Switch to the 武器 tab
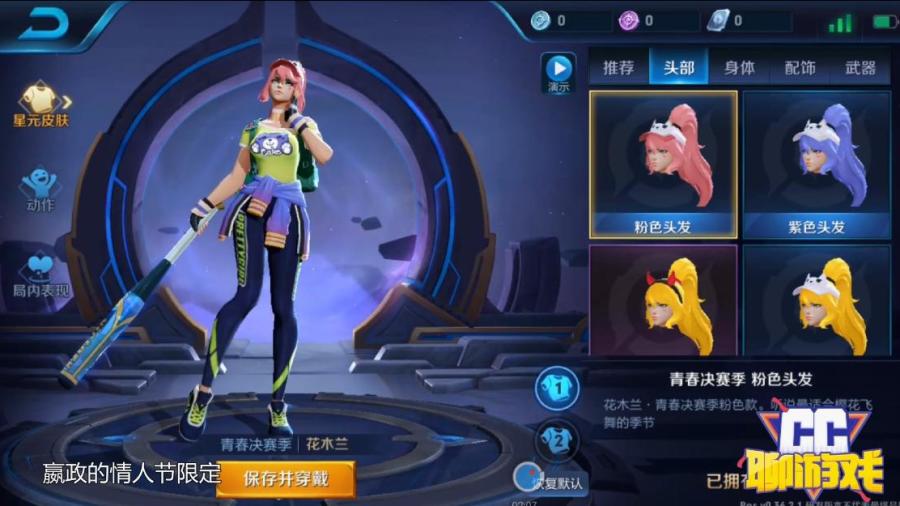This screenshot has width=900, height=506. pyautogui.click(x=860, y=68)
